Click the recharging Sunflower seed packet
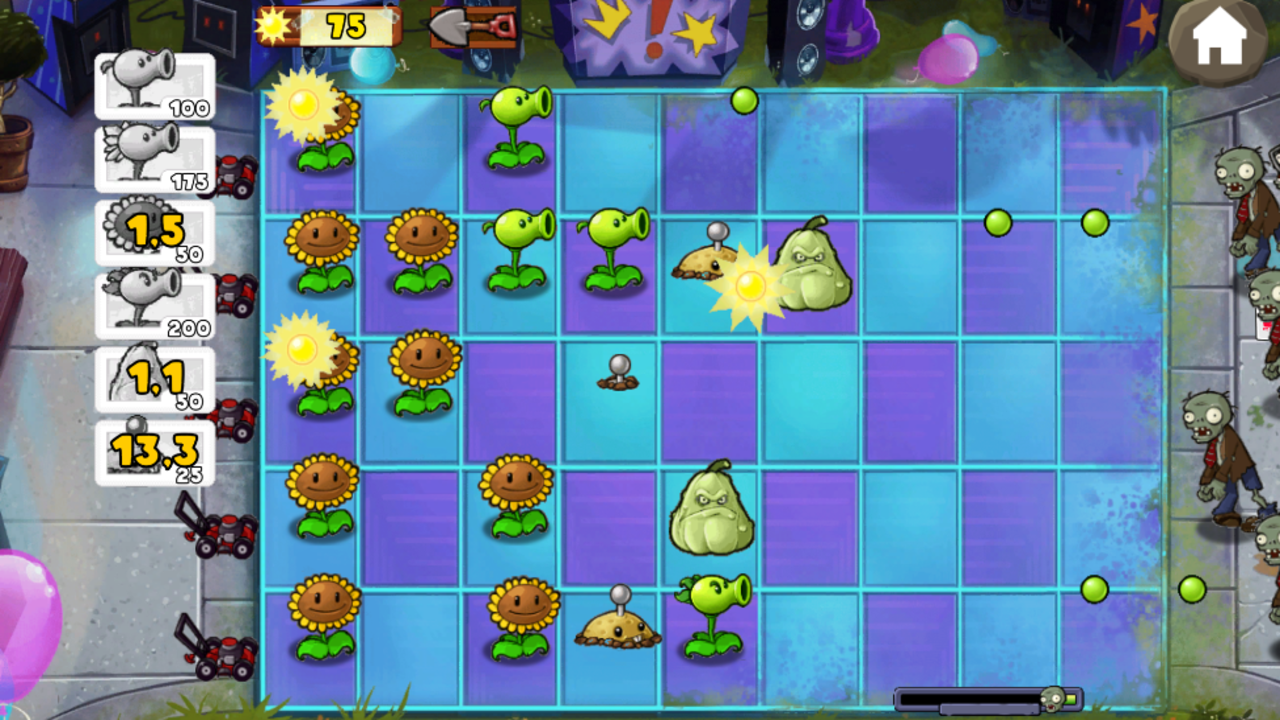This screenshot has width=1280, height=720. point(155,232)
